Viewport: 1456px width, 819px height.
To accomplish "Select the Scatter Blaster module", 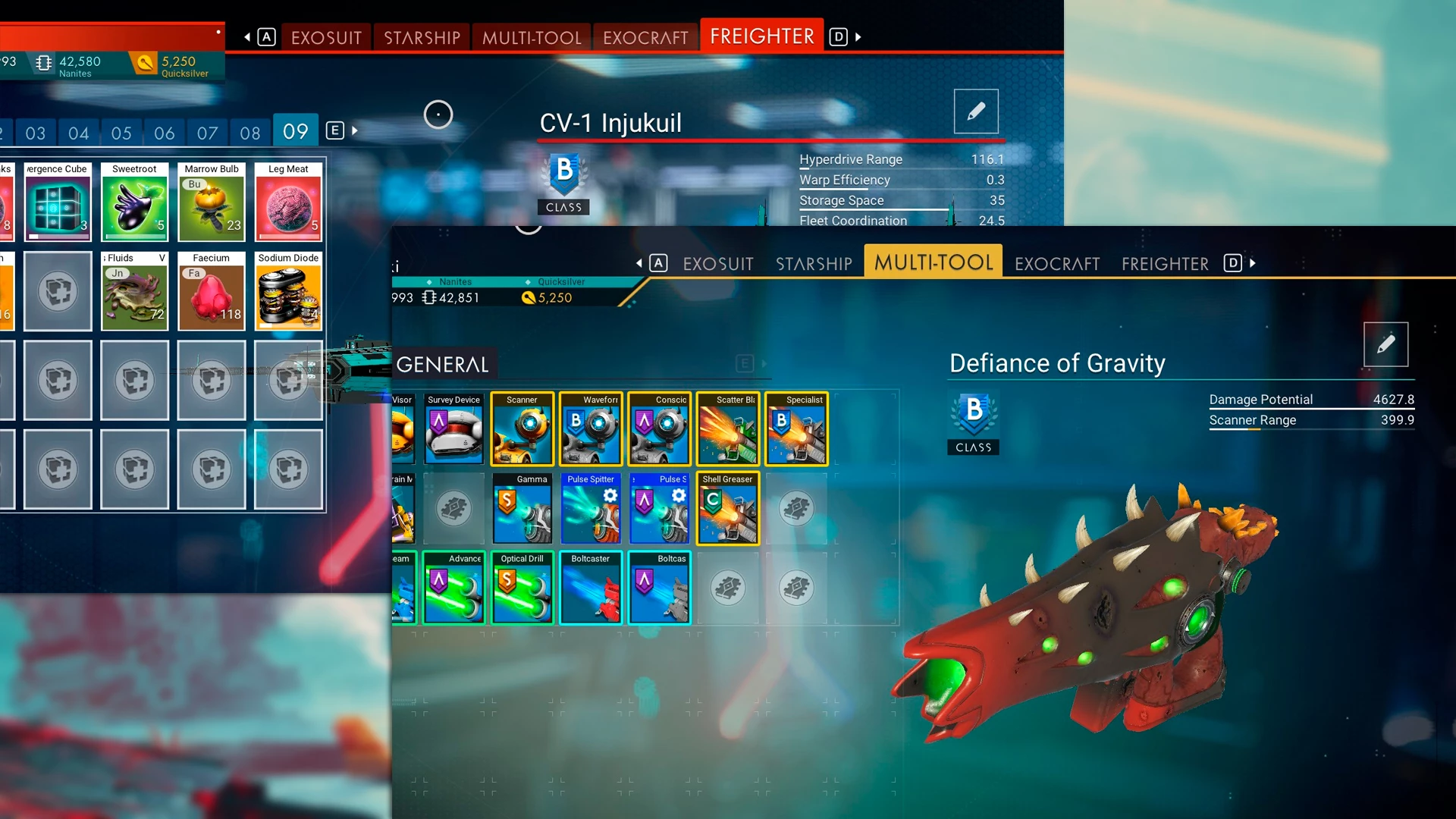I will pos(728,428).
